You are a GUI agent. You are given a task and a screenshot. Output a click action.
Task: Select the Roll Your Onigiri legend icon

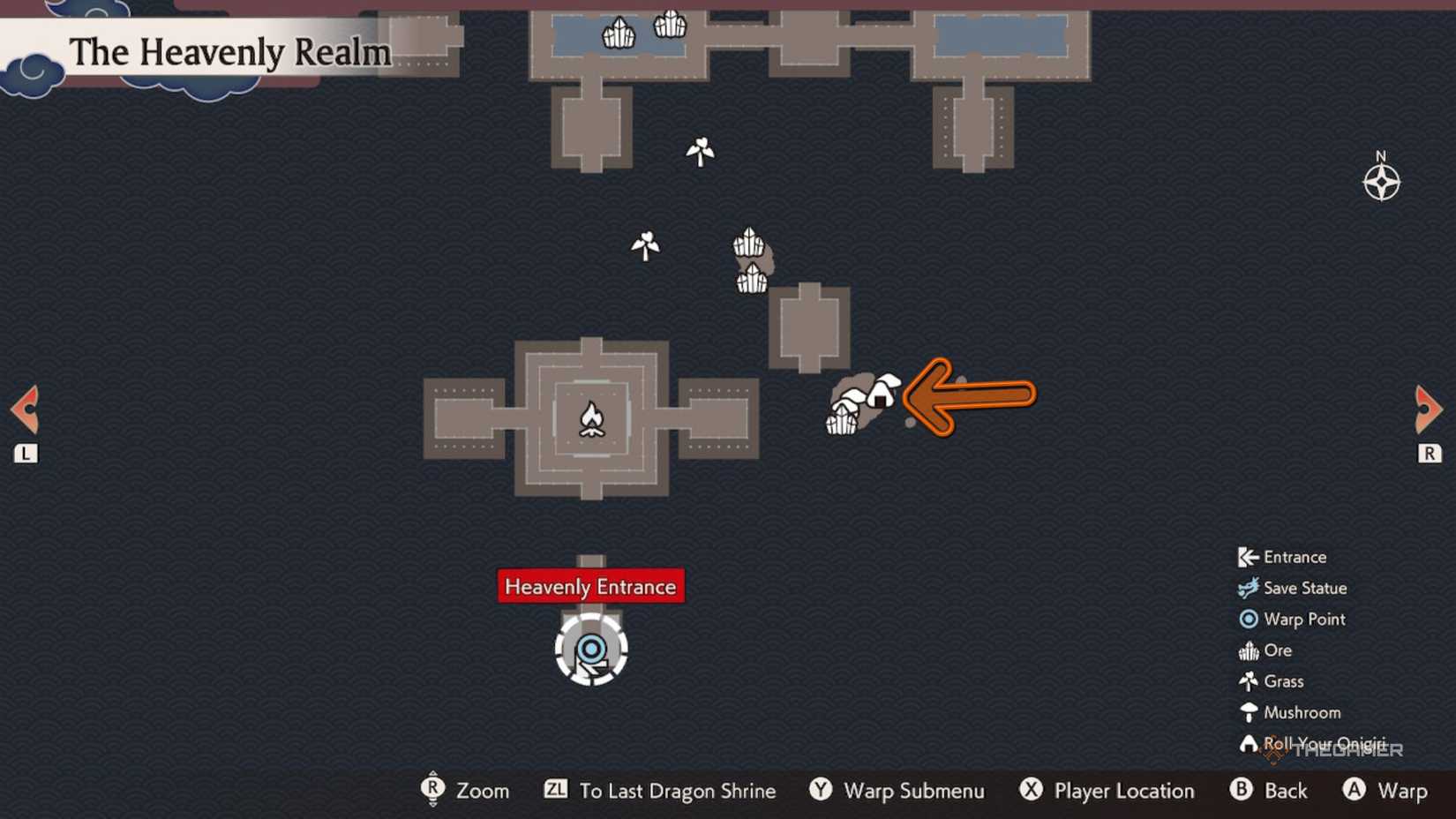pos(1250,744)
